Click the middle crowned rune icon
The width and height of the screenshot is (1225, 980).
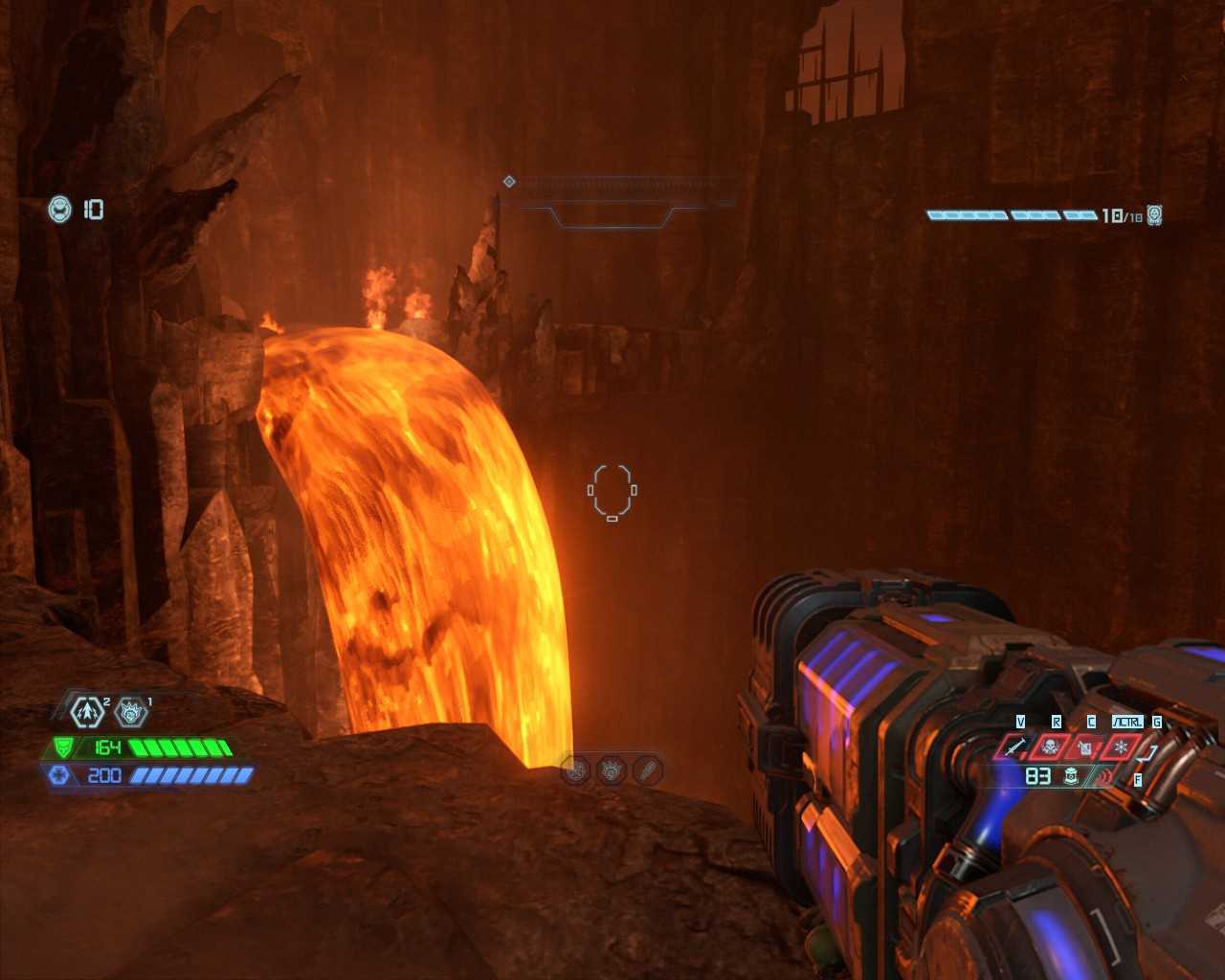pos(612,769)
